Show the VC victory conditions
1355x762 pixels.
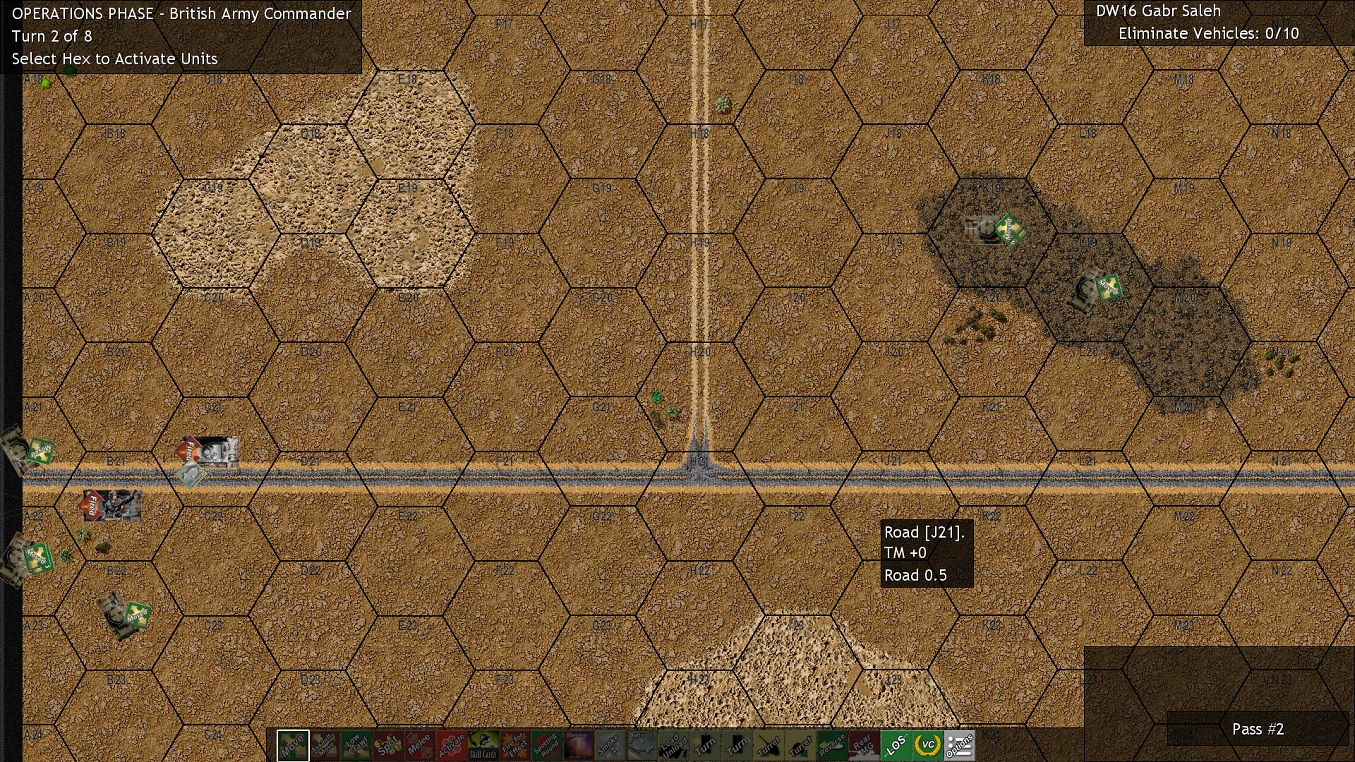click(926, 746)
